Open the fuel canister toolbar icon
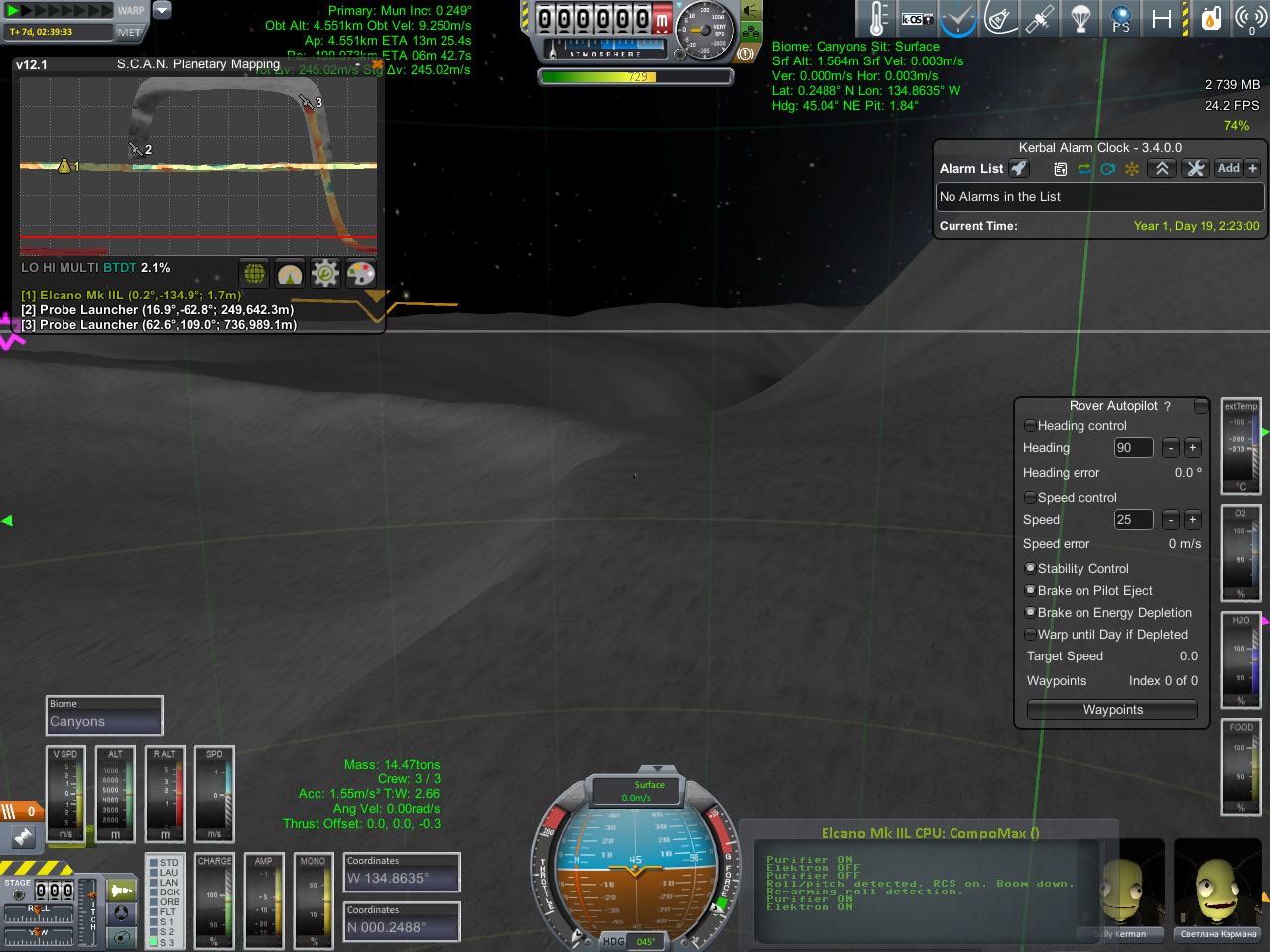The height and width of the screenshot is (952, 1270). pos(1210,19)
